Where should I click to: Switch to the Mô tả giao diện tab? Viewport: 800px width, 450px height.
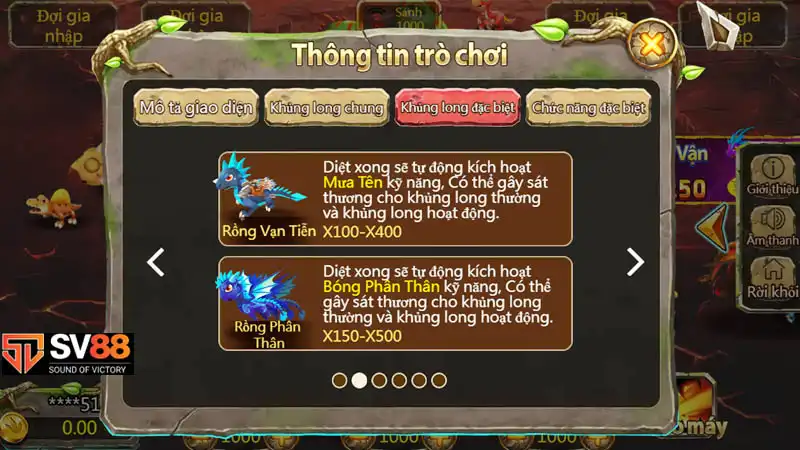[197, 108]
